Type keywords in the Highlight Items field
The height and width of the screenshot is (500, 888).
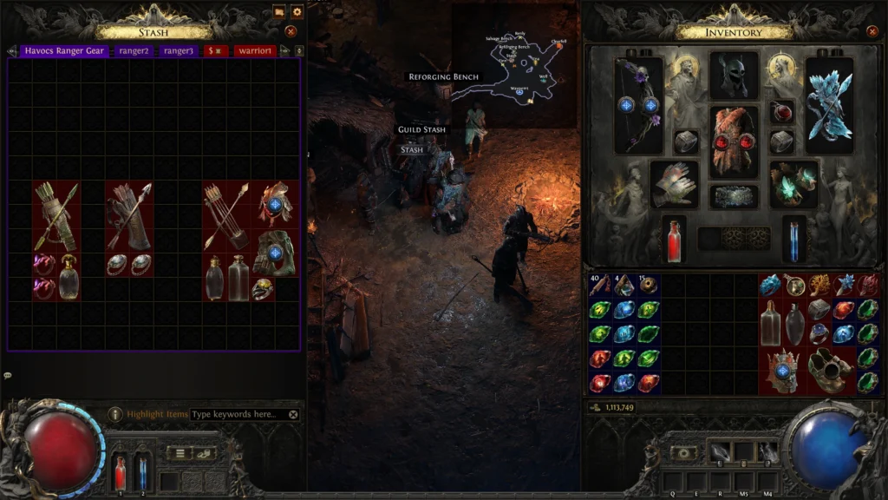(238, 414)
